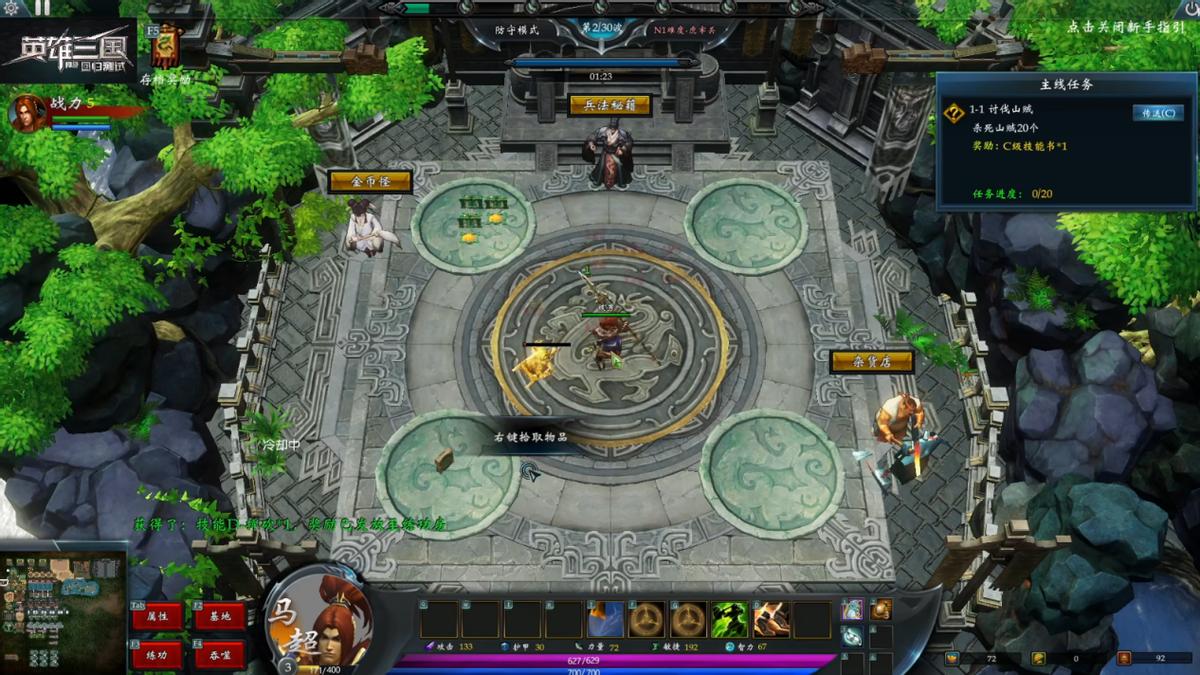Click the 点击关闭新手指引 tutorial close text
Screen dimensions: 1200x675
1125,28
